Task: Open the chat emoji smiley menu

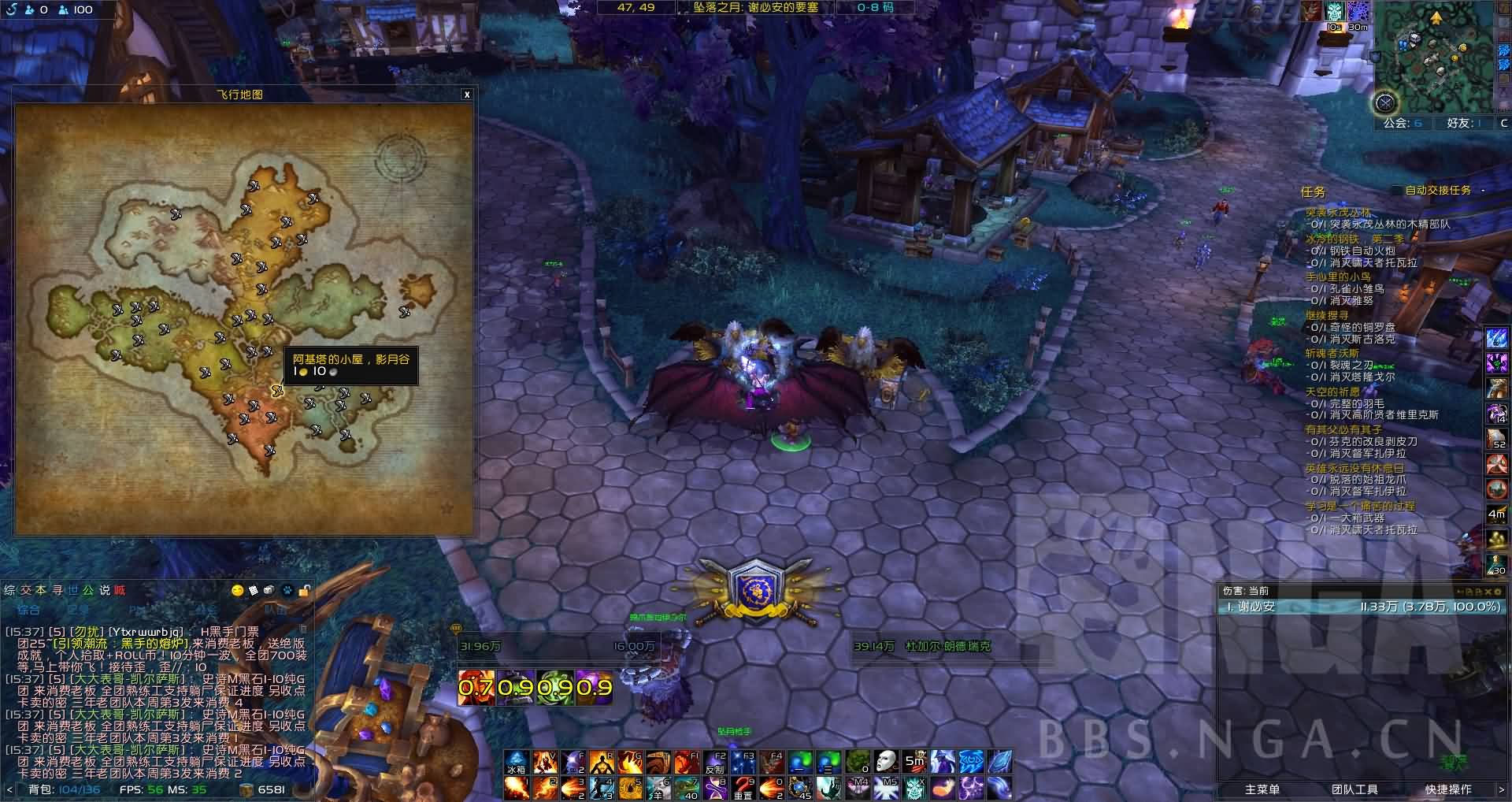Action: [237, 591]
